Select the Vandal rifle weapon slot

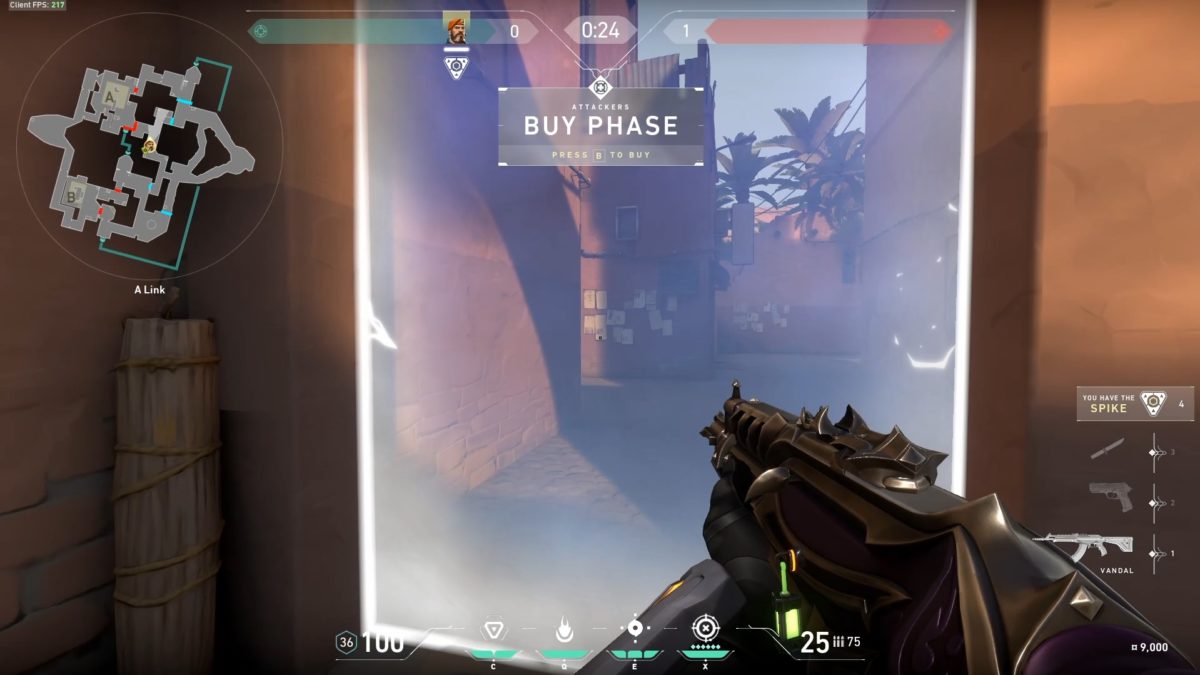coord(1083,545)
